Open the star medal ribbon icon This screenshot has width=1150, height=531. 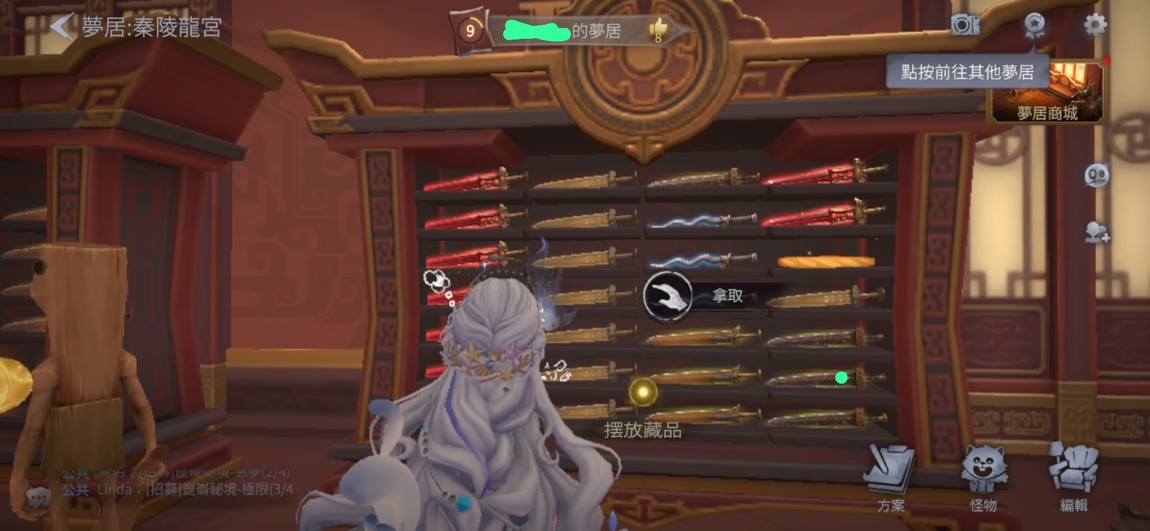coord(1033,24)
